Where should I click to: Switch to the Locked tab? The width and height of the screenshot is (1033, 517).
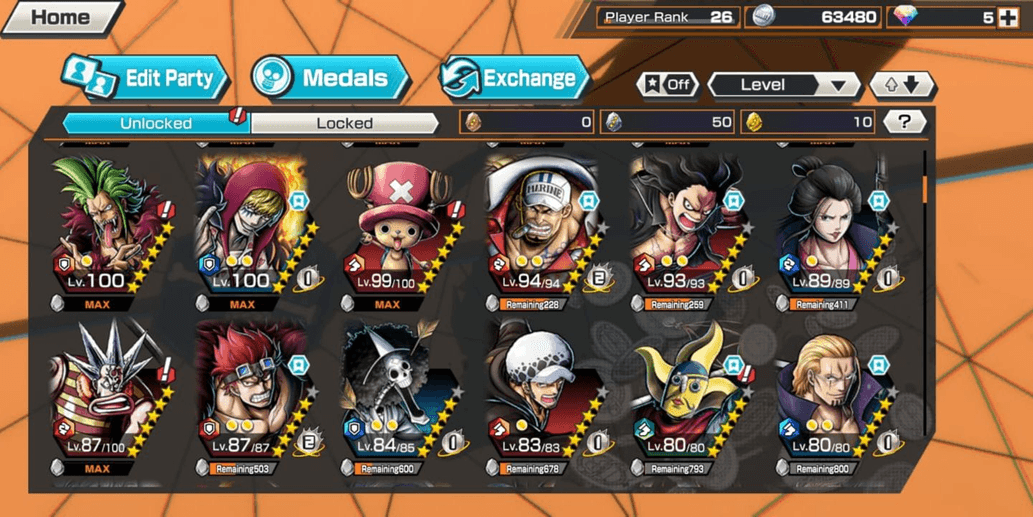[x=344, y=123]
